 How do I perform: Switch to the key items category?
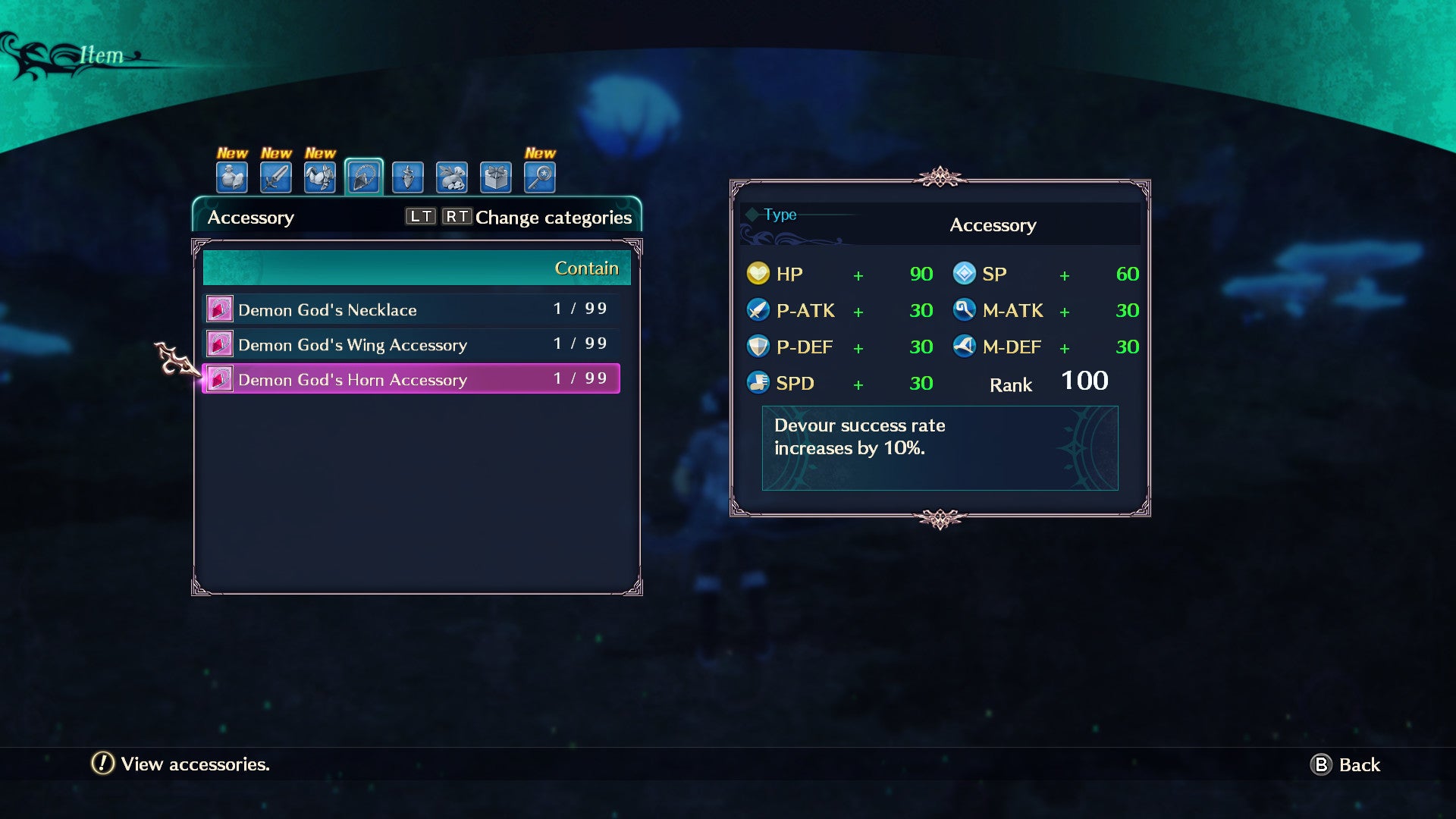pos(540,177)
